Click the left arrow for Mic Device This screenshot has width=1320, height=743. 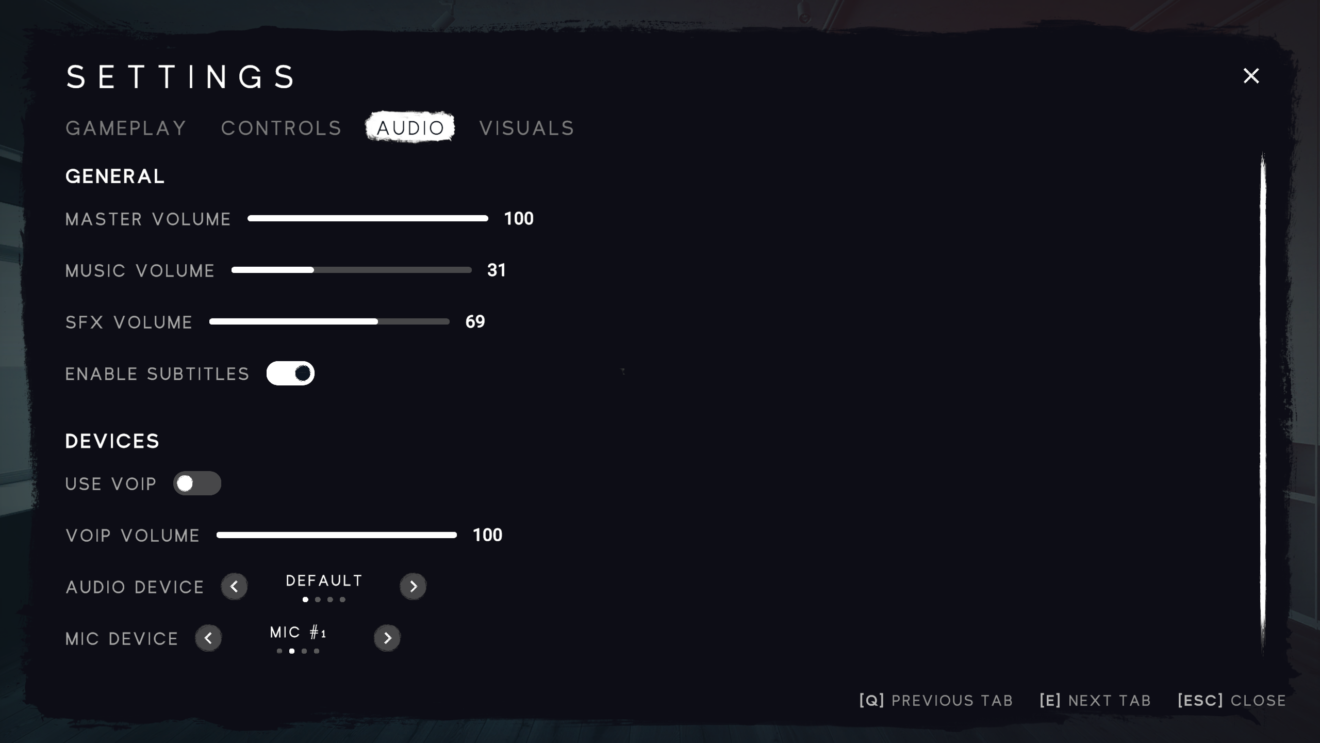click(x=209, y=637)
